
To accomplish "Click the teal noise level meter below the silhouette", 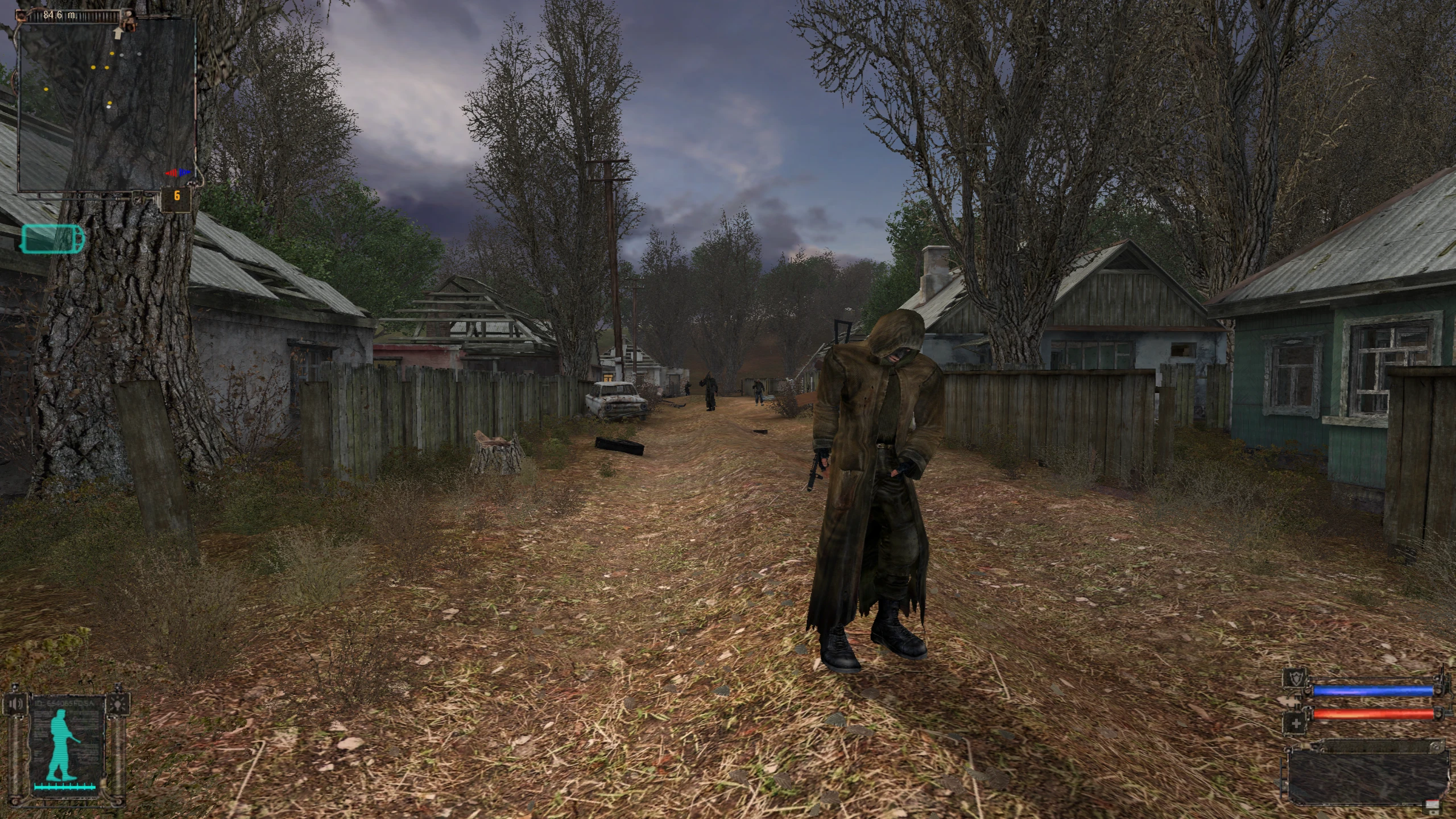I will coord(65,787).
